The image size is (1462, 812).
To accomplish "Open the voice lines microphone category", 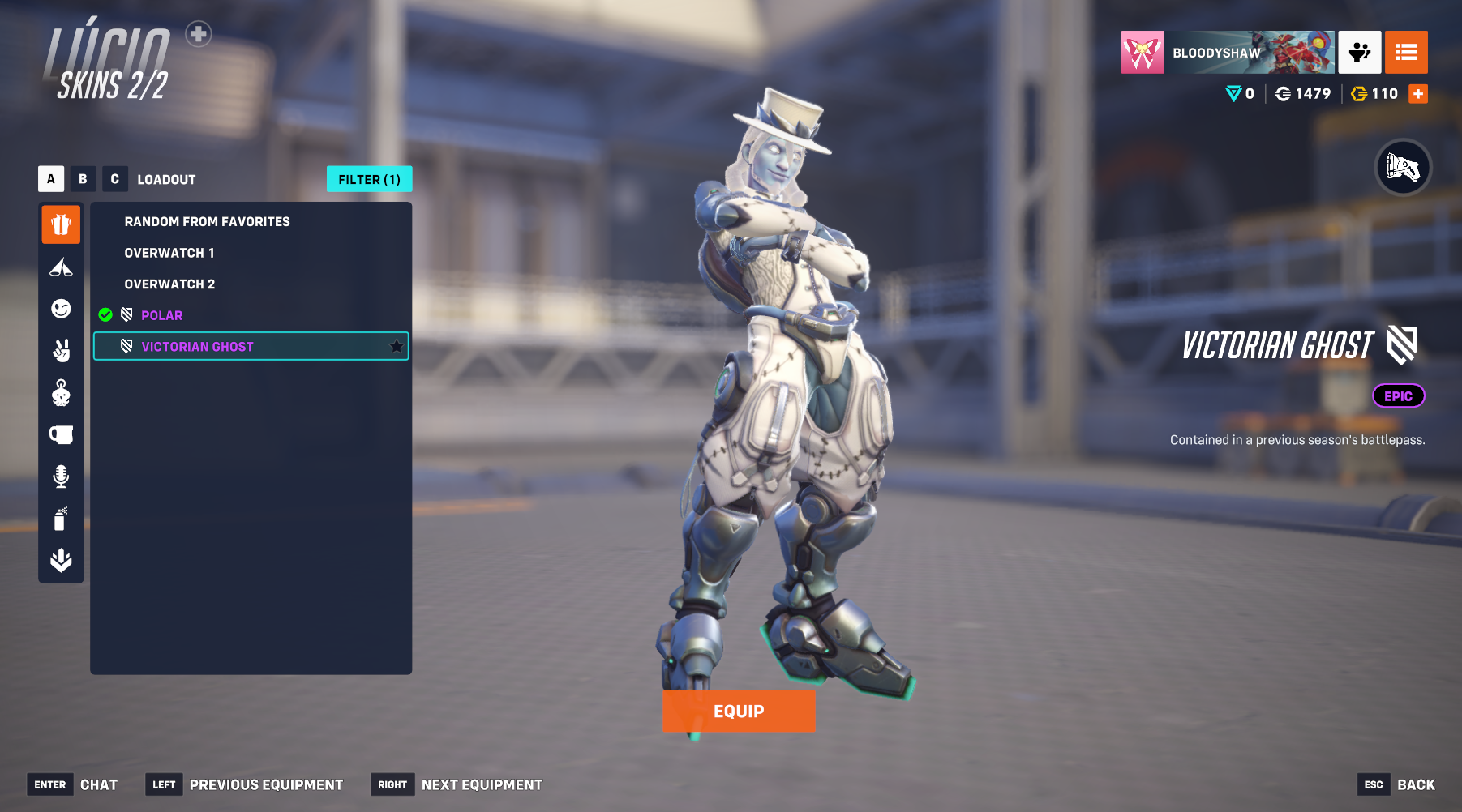I will point(61,476).
